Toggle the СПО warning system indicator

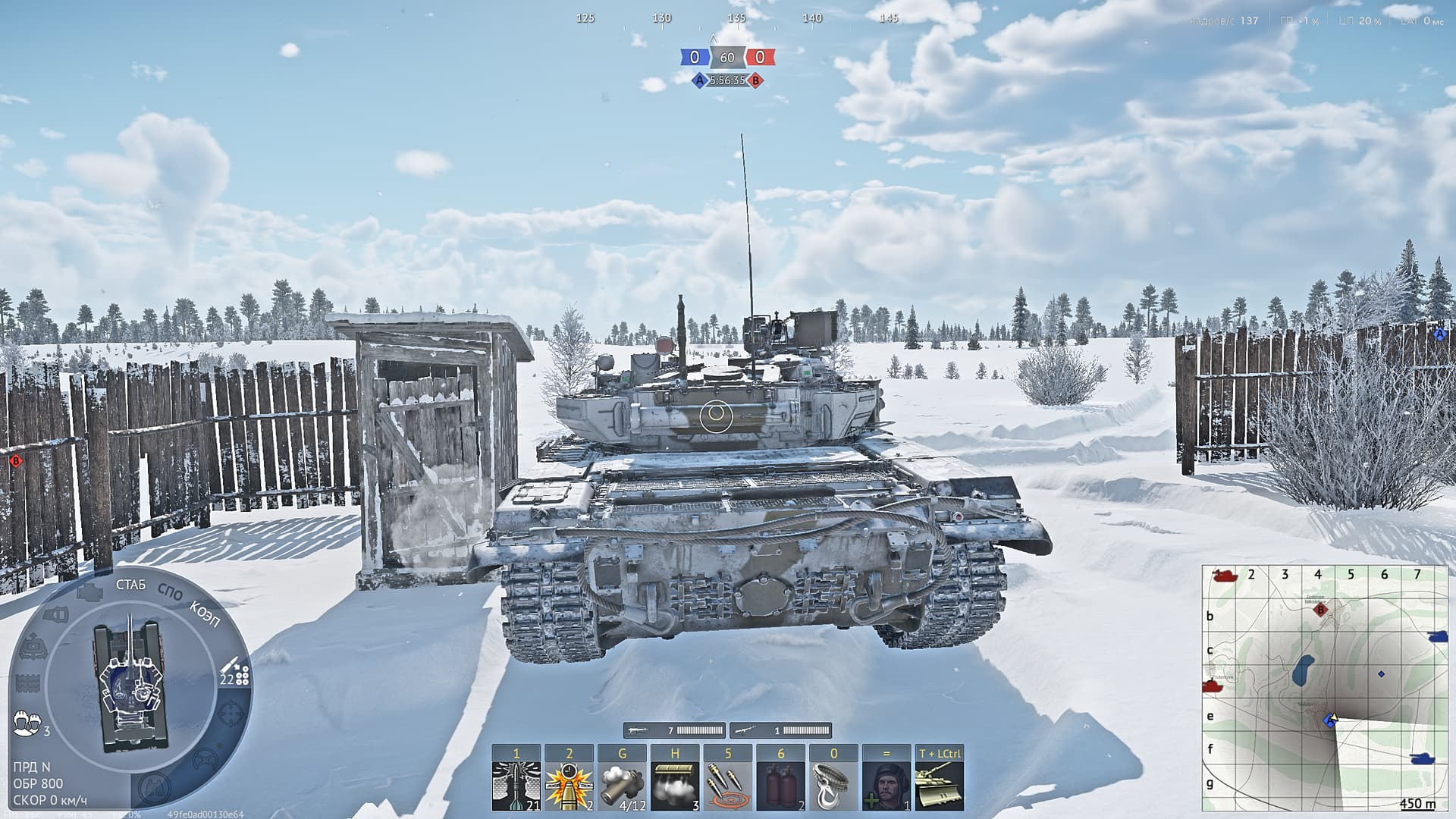[x=170, y=592]
